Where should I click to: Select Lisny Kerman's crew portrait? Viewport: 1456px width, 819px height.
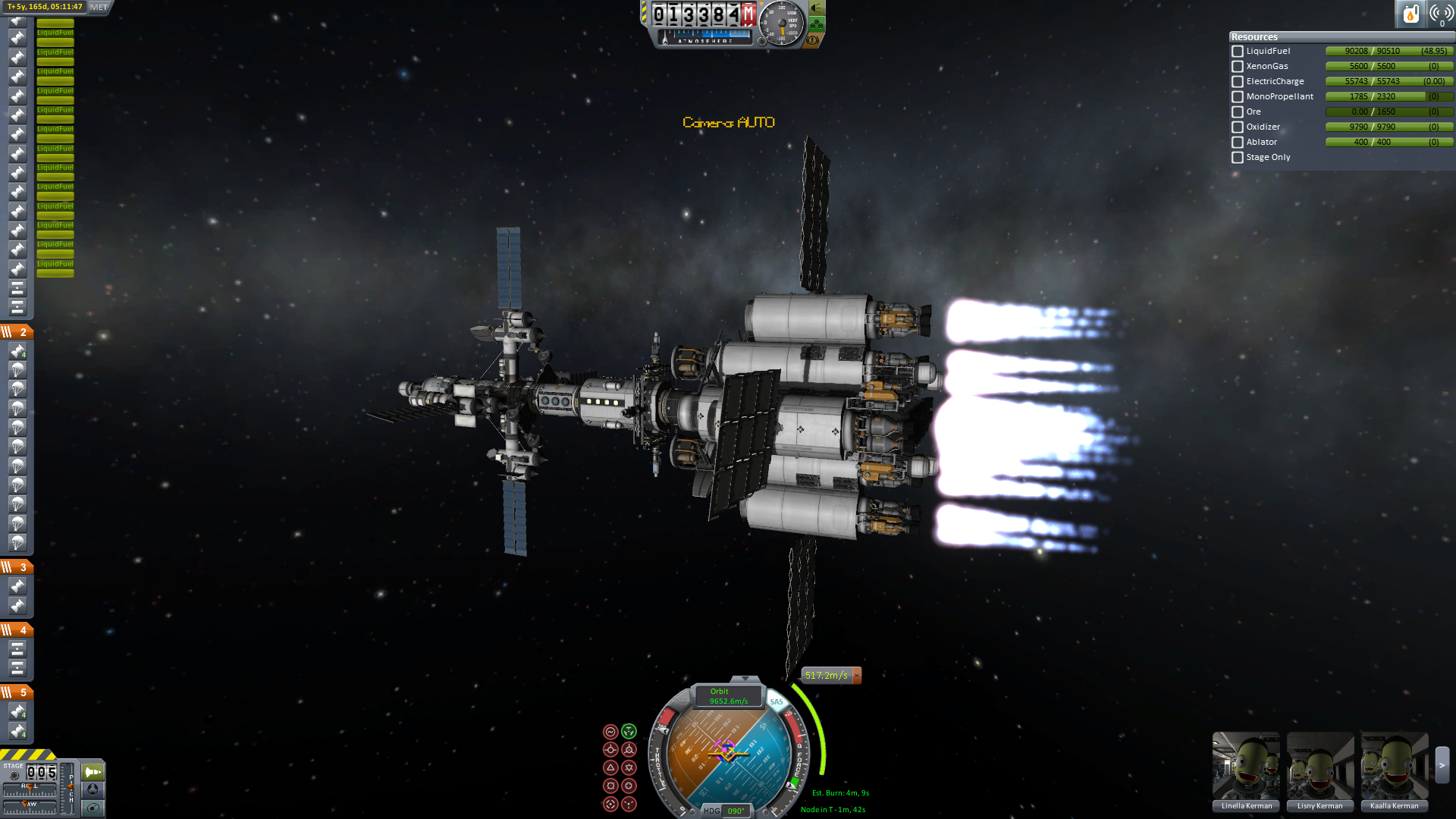point(1319,766)
